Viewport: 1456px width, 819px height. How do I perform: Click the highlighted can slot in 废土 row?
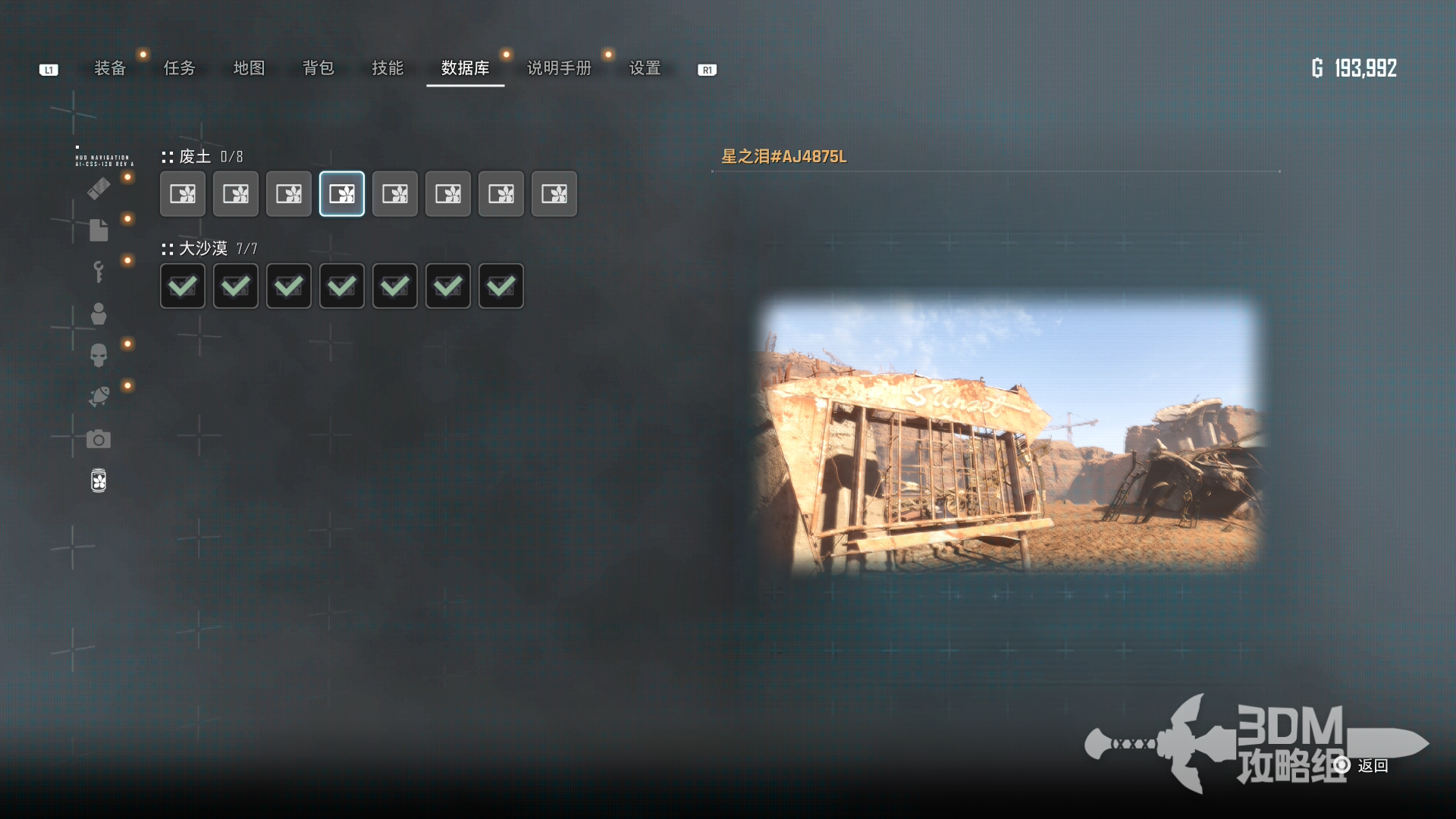tap(342, 194)
